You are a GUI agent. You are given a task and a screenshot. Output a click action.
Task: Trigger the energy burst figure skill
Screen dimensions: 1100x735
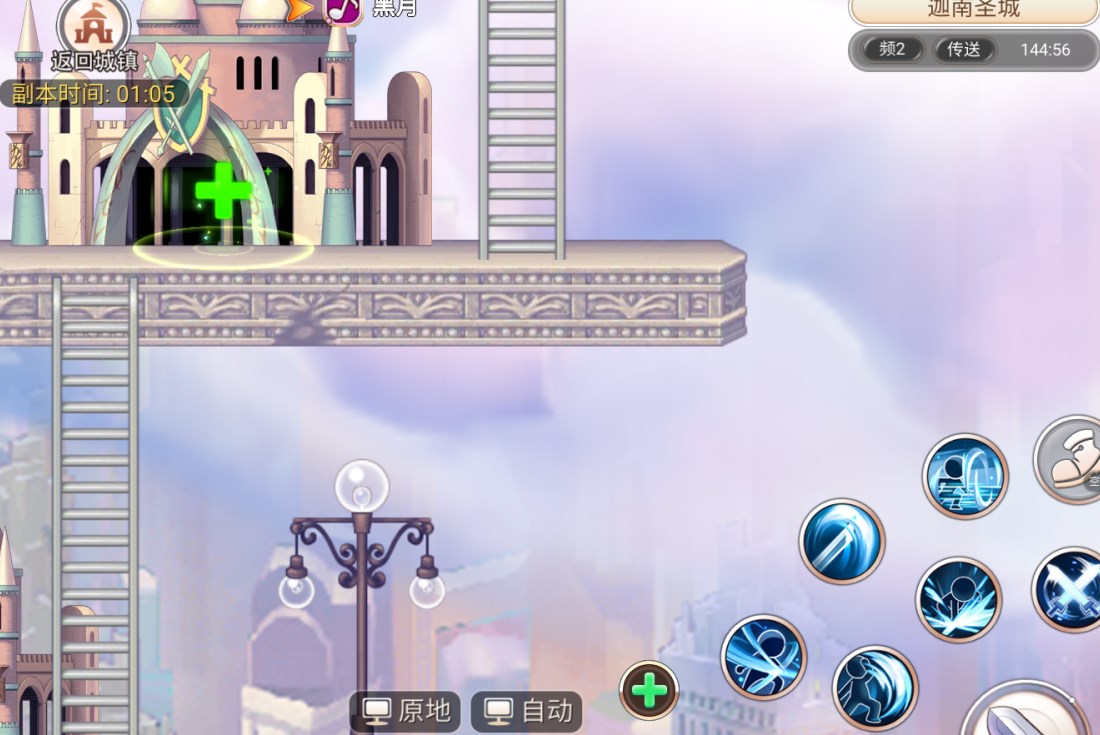[x=958, y=600]
